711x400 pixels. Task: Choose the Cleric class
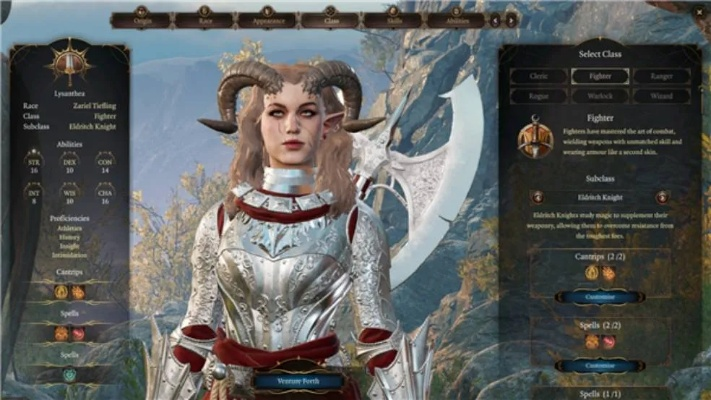pos(539,76)
